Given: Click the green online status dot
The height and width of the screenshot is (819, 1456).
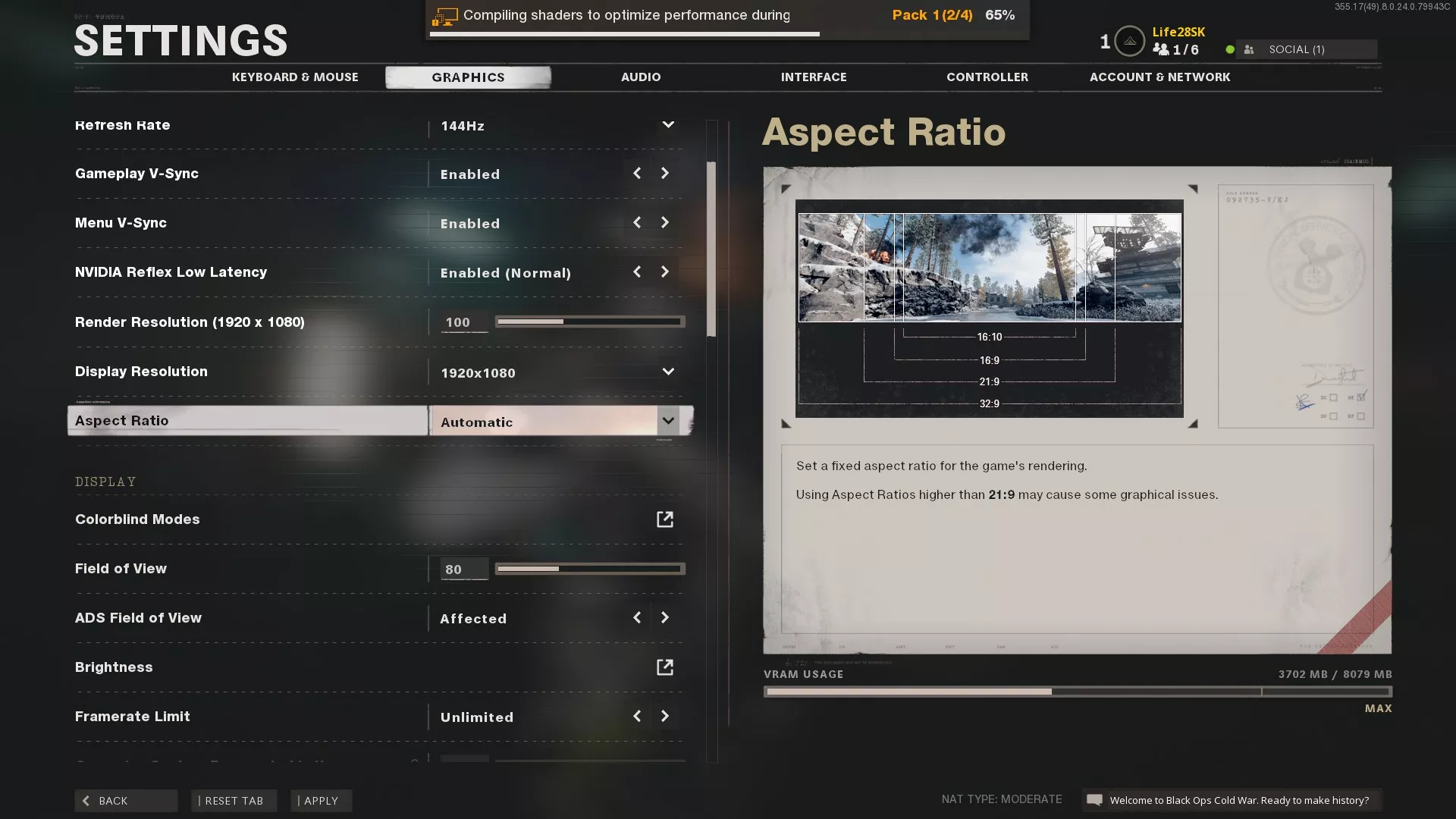Looking at the screenshot, I should click(x=1229, y=49).
